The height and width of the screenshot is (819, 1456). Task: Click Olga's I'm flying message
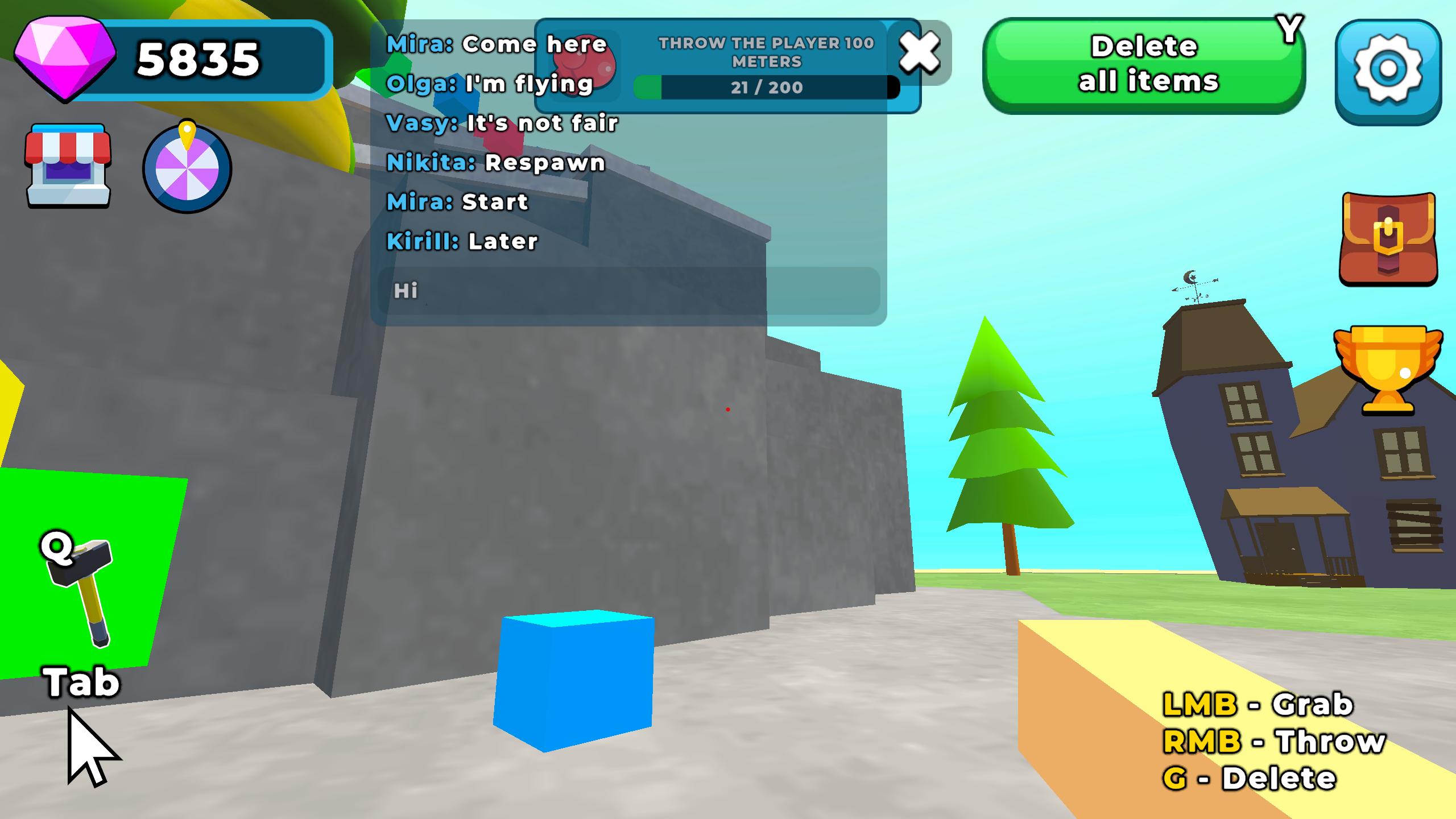(489, 84)
